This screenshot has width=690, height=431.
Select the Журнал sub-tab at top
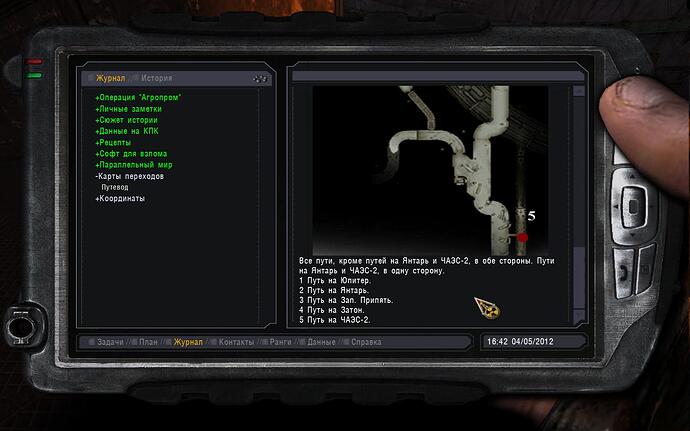pyautogui.click(x=111, y=77)
